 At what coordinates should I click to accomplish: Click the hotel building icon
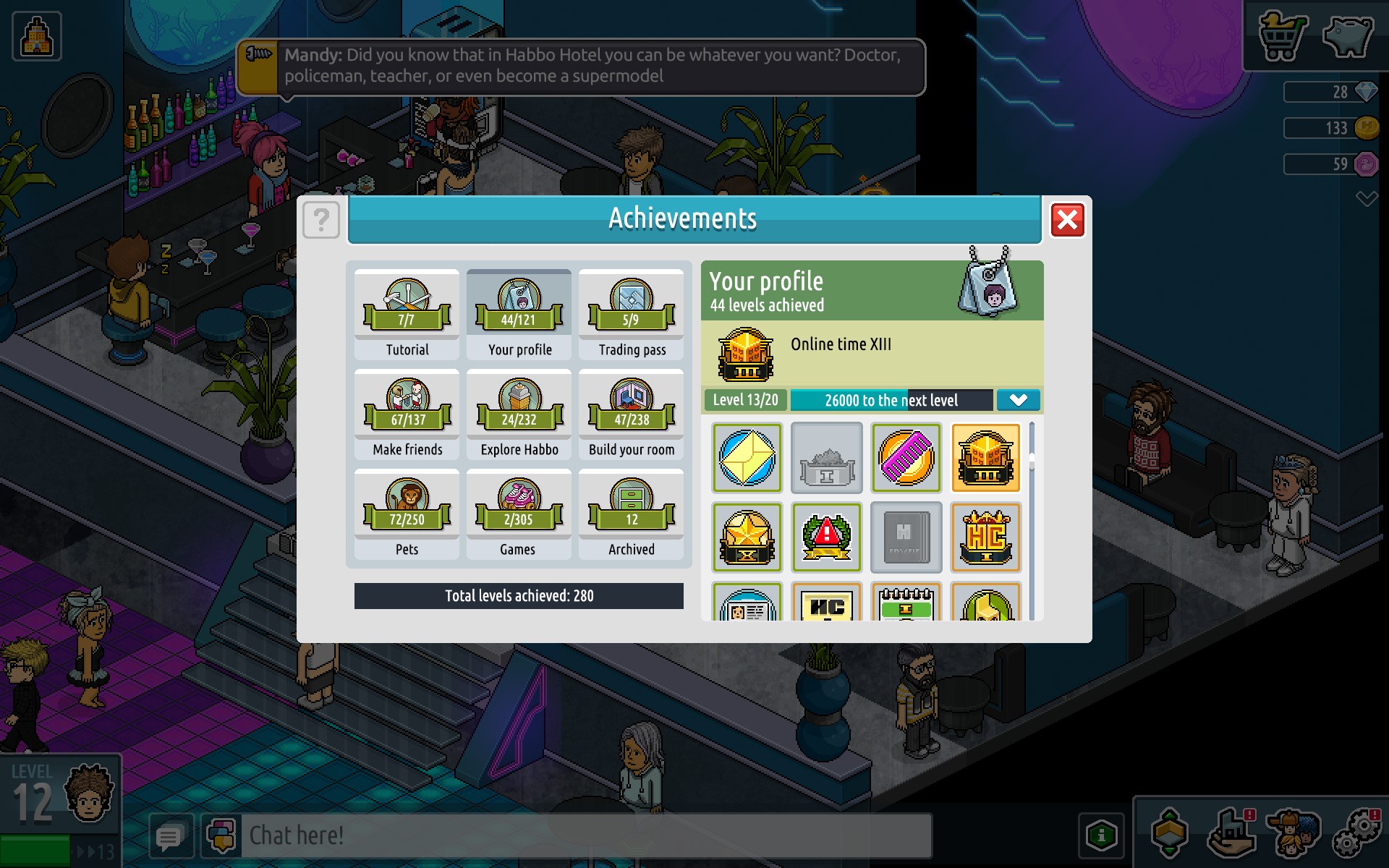point(37,36)
